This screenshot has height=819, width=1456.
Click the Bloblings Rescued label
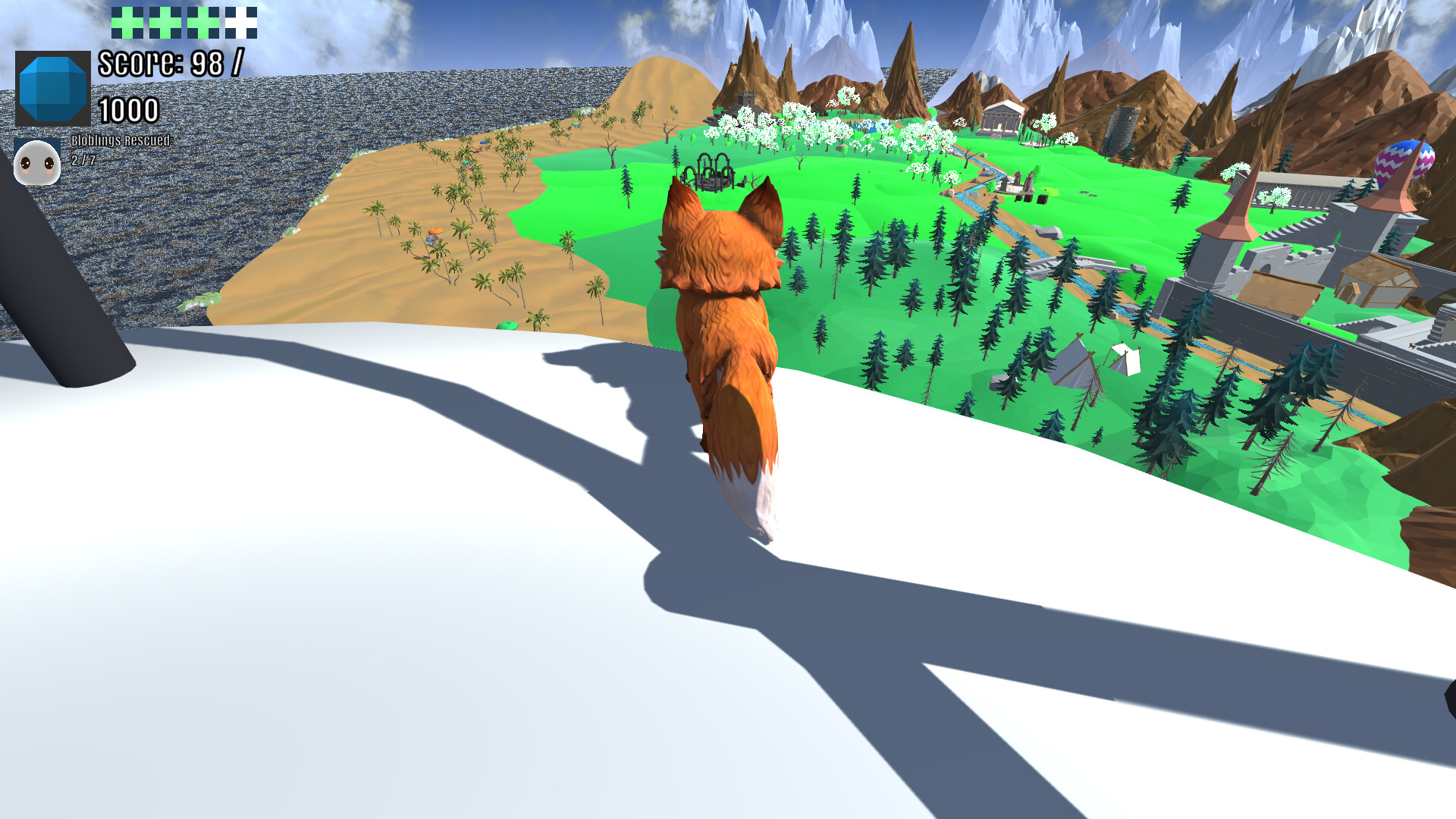[121, 142]
